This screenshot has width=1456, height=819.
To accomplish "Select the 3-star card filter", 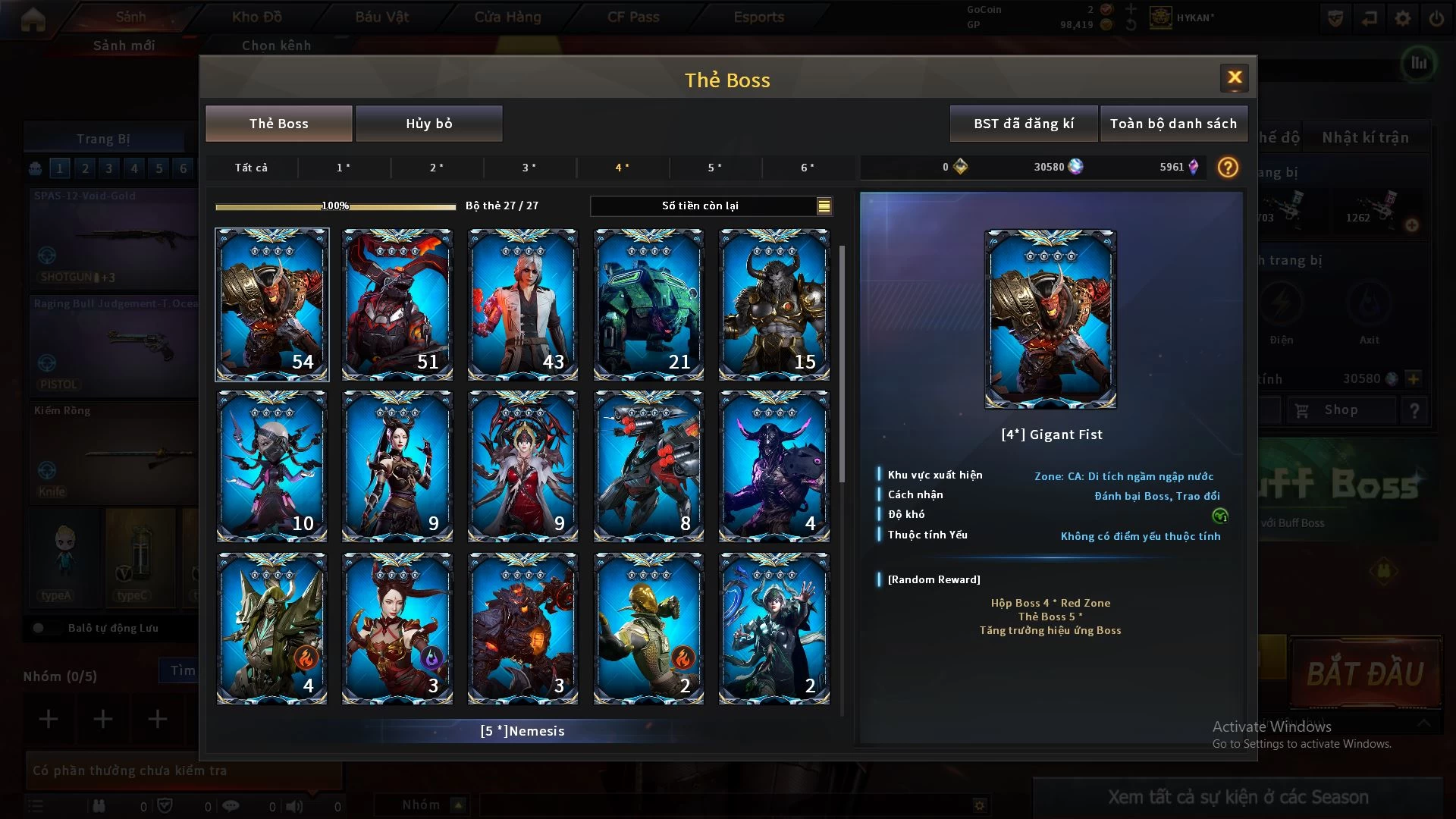I will click(x=529, y=168).
